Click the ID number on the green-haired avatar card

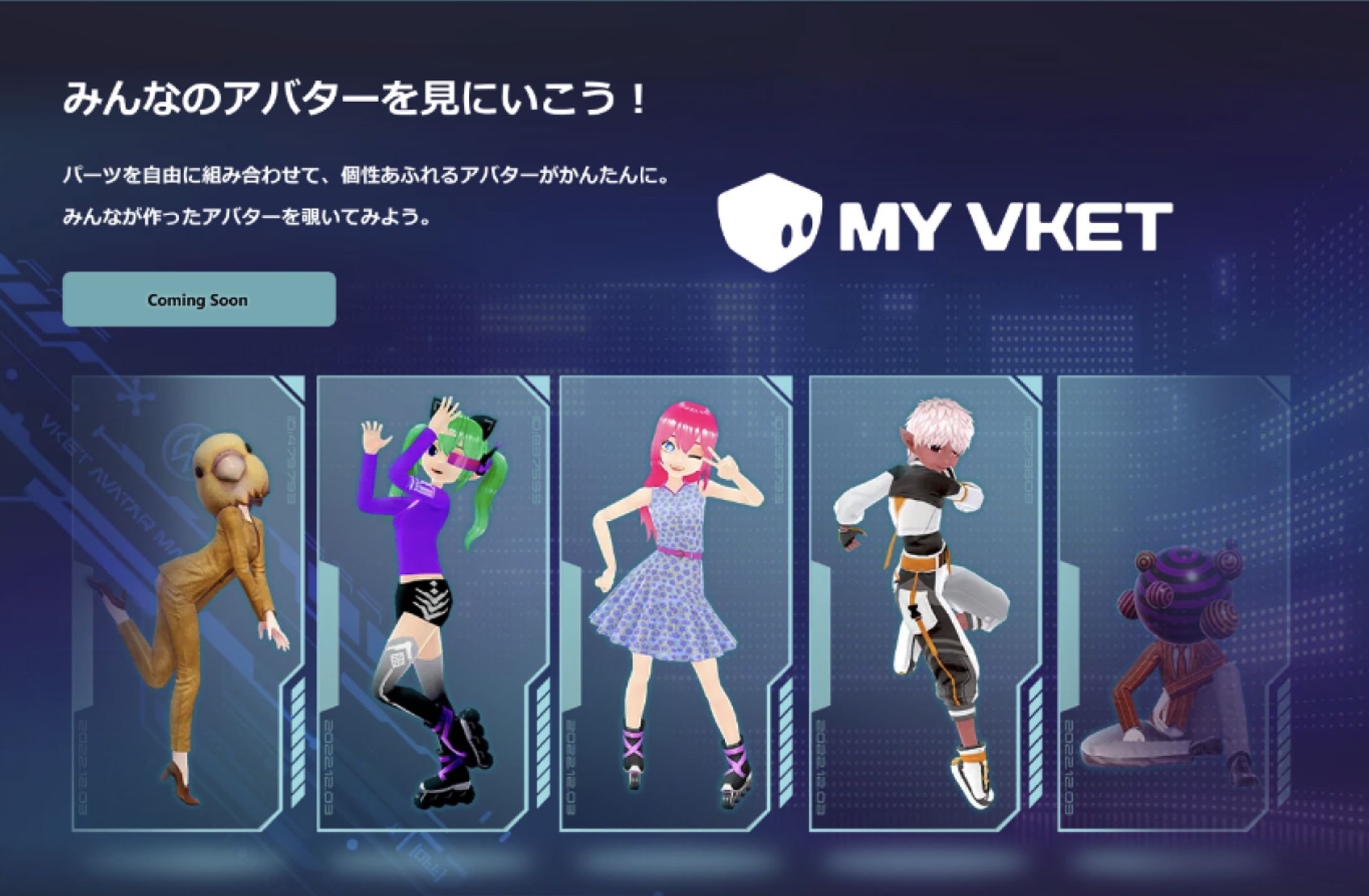[x=535, y=460]
